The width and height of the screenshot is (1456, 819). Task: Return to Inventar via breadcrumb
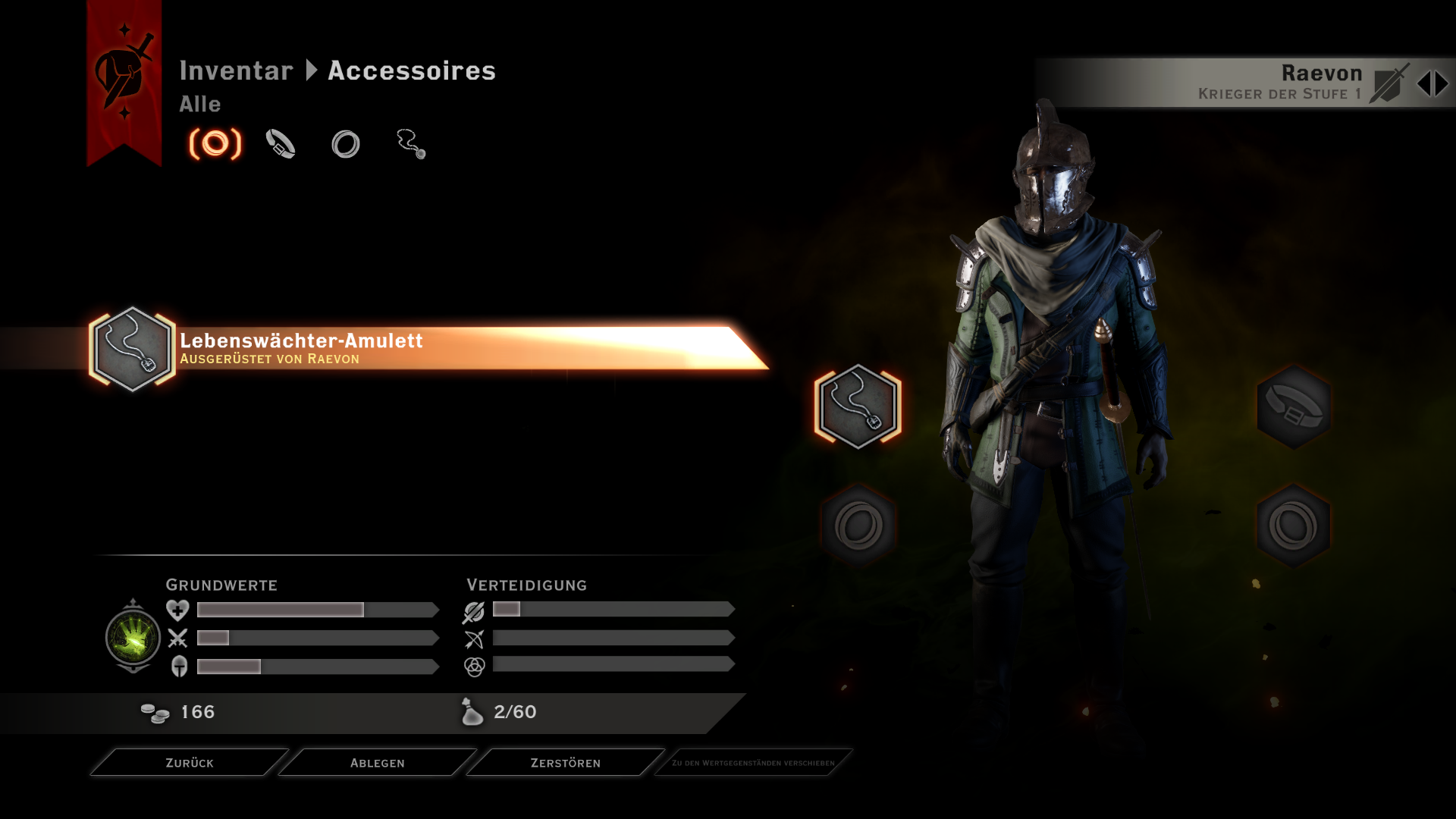pyautogui.click(x=236, y=71)
